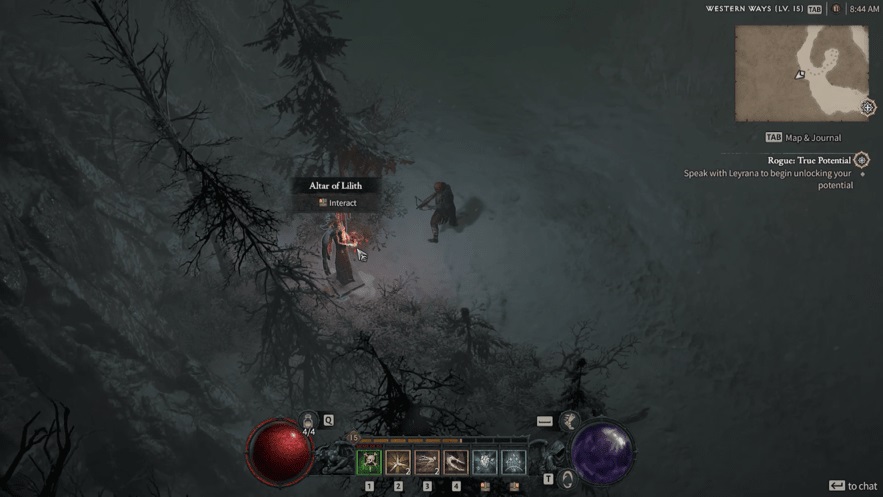The image size is (883, 497).
Task: Use the second hotbar skill with spinning blades
Action: (x=398, y=462)
